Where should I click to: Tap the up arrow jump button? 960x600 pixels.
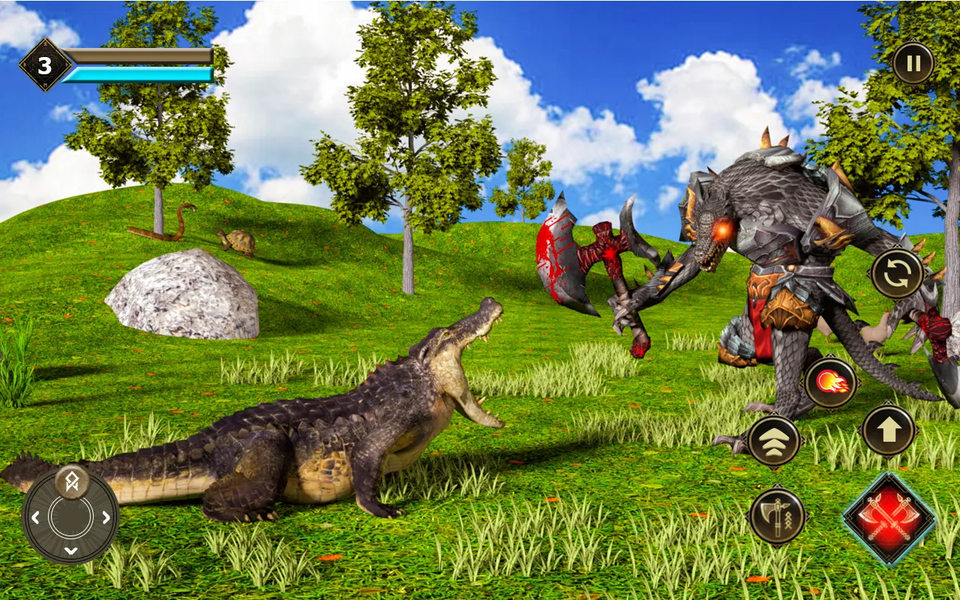point(888,430)
